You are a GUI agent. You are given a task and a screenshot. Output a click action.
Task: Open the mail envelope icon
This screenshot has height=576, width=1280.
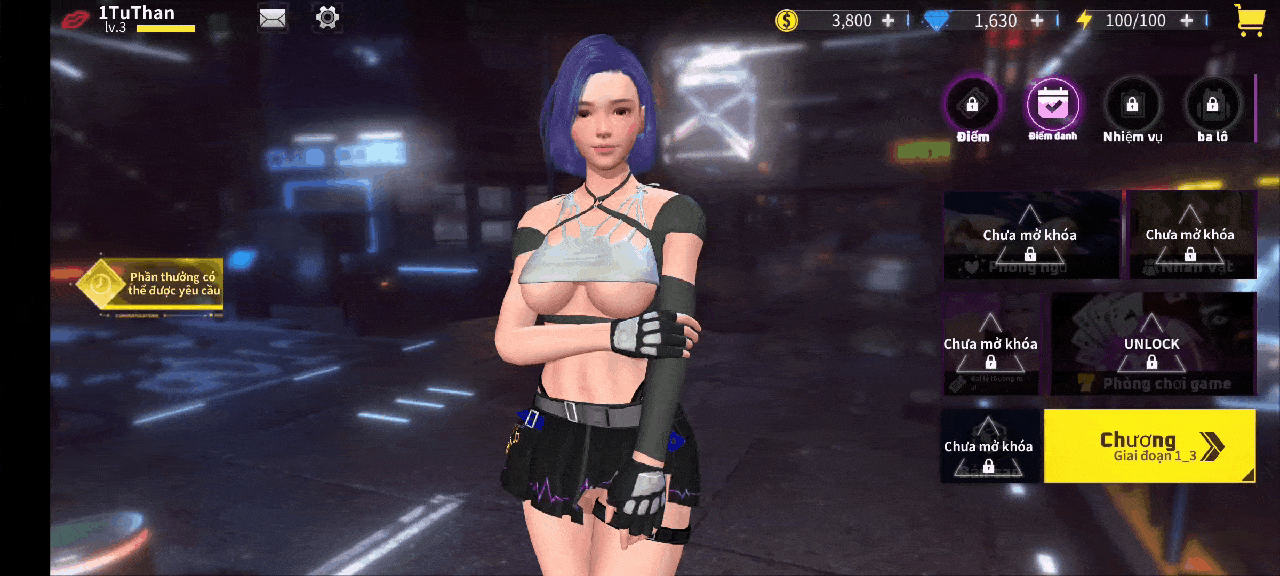pos(272,18)
